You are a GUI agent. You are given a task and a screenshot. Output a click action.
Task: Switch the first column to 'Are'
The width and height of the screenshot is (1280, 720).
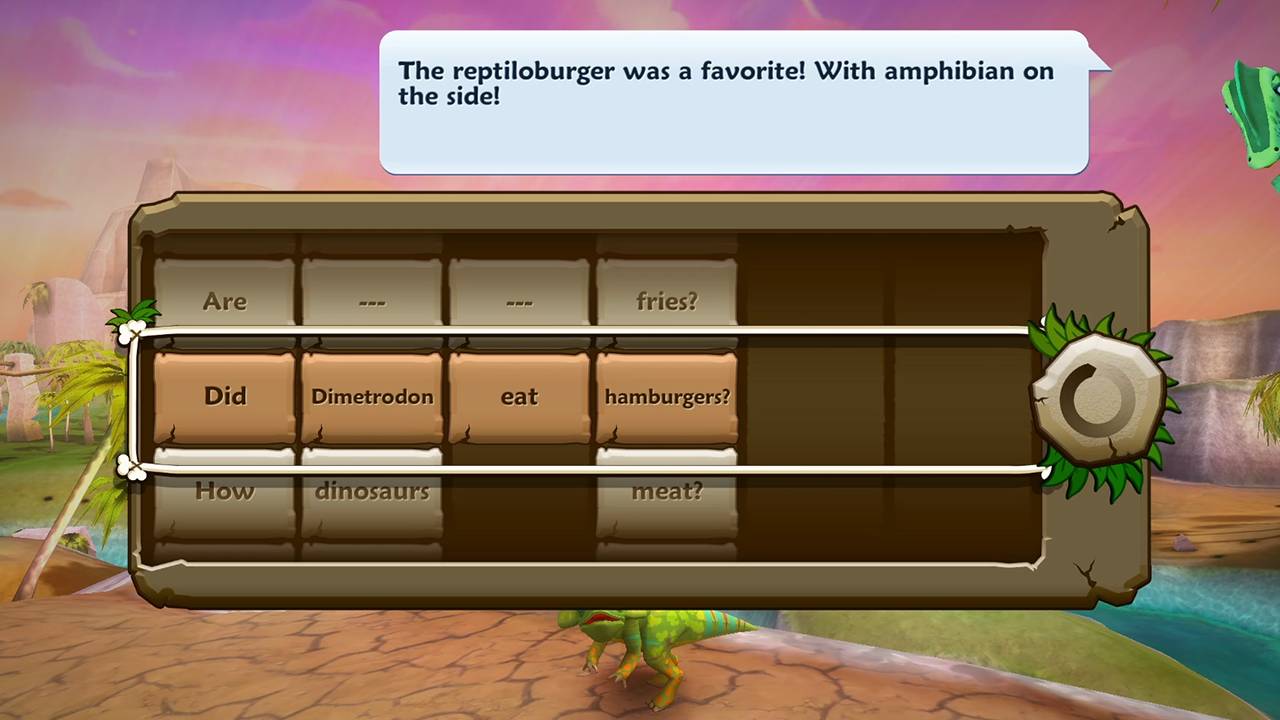click(x=225, y=300)
